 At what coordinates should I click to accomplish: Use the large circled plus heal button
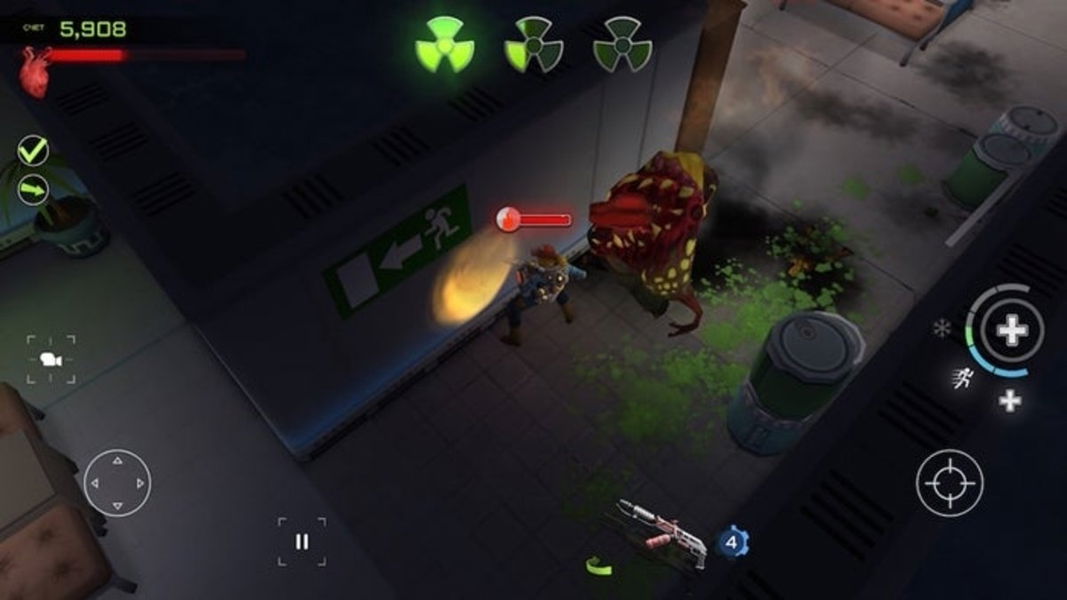point(1011,330)
